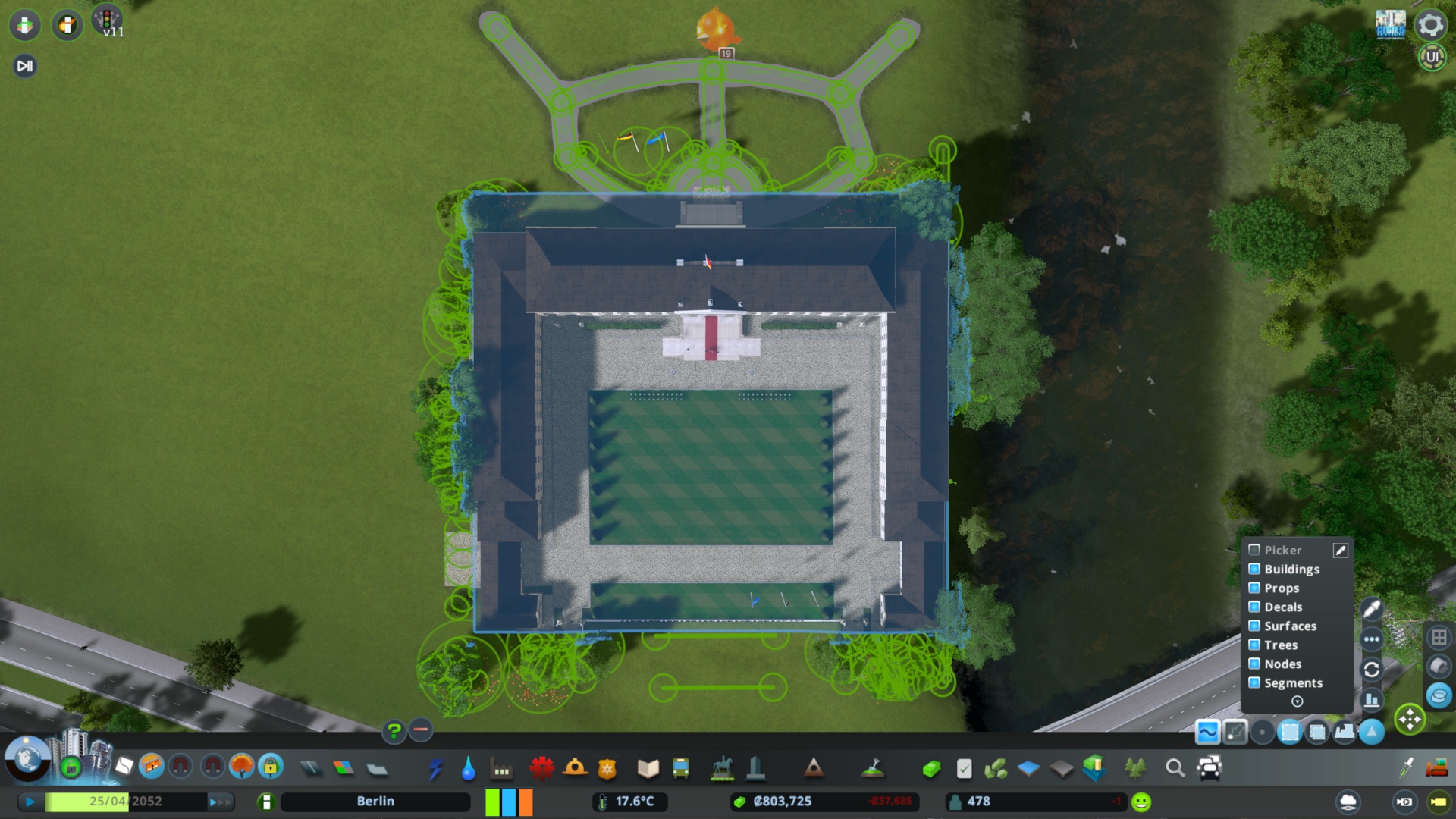Image resolution: width=1456 pixels, height=819 pixels.
Task: Open the v11 traffic light mod icon
Action: 108,22
